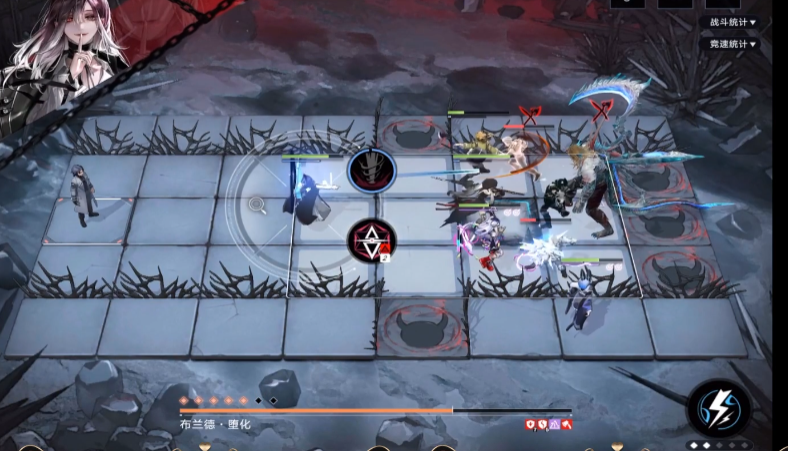Trigger the red hexagram skill icon
The image size is (788, 451).
coord(371,240)
